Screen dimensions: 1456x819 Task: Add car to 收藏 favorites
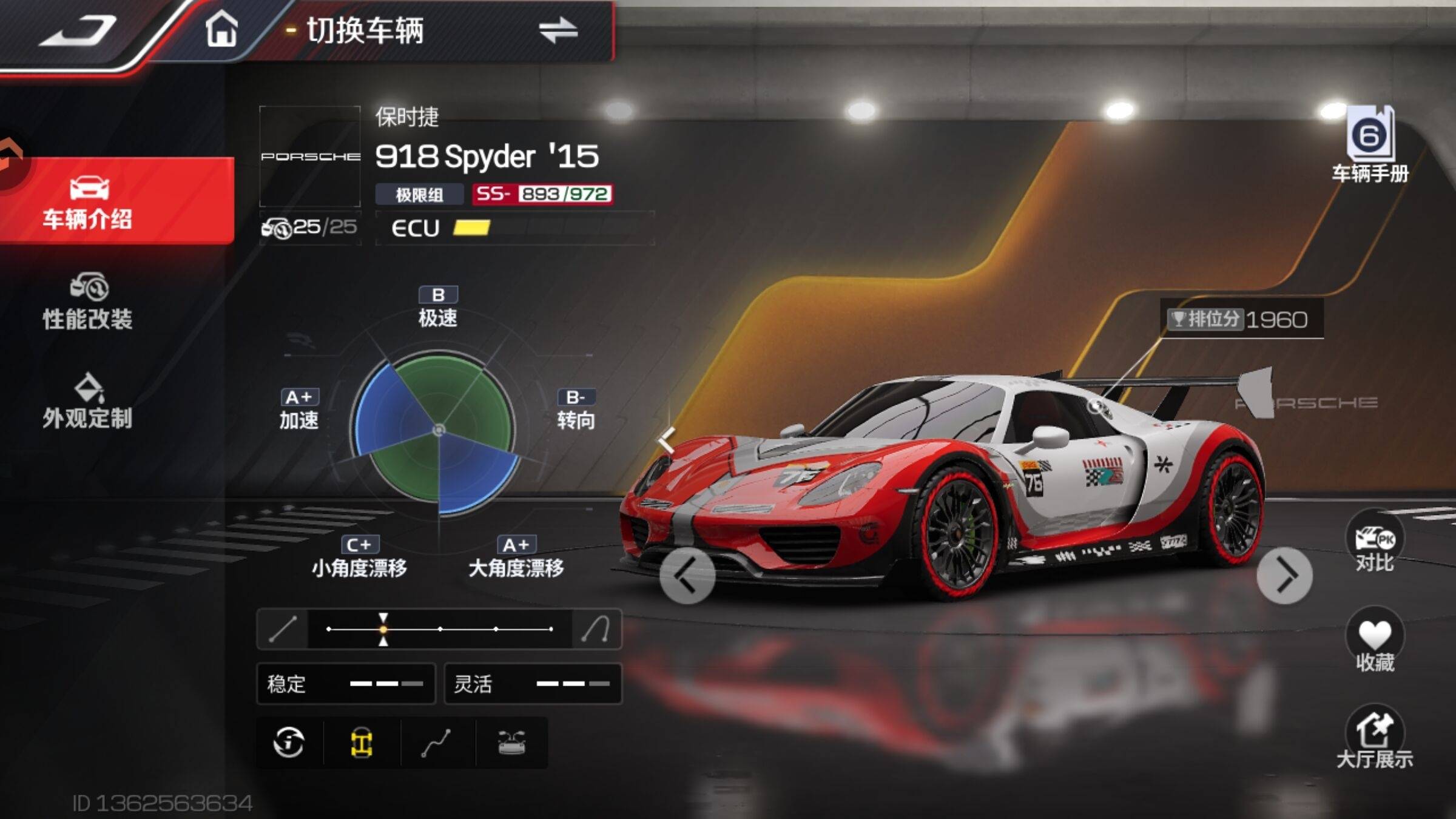(x=1375, y=644)
